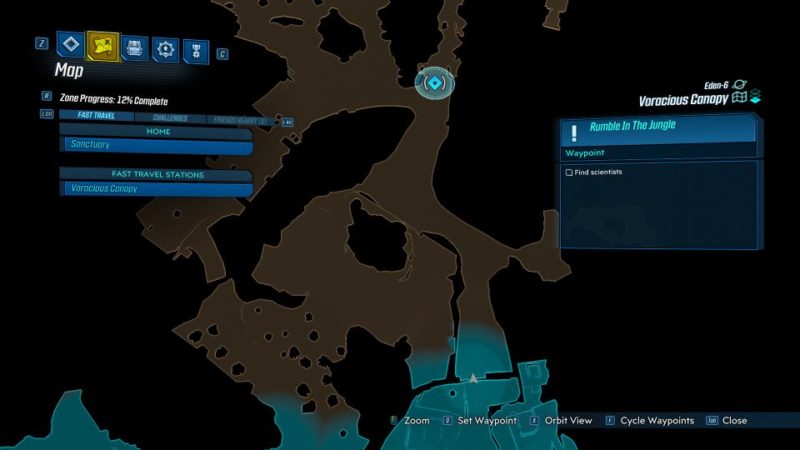Fast travel to Sanctuary
Viewport: 800px width, 450px height.
[157, 145]
